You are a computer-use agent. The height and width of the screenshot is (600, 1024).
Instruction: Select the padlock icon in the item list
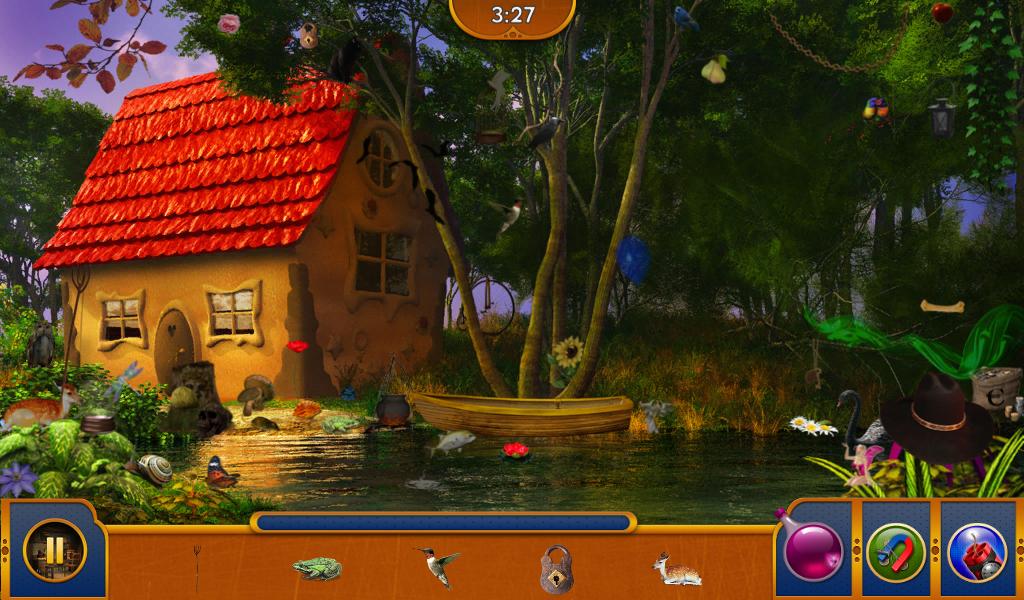[x=556, y=569]
